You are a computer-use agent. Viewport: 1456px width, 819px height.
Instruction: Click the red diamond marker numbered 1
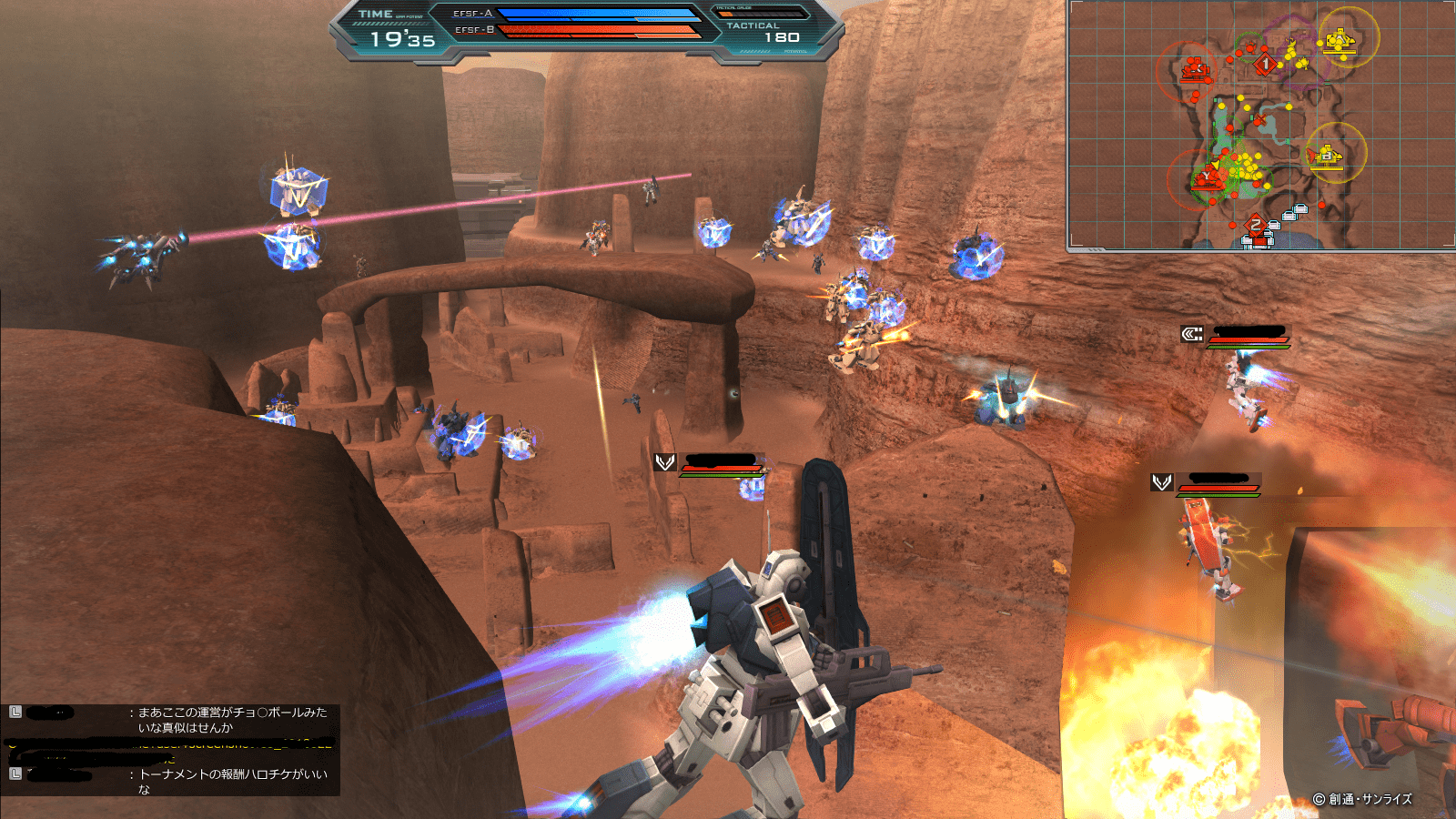pos(1265,64)
